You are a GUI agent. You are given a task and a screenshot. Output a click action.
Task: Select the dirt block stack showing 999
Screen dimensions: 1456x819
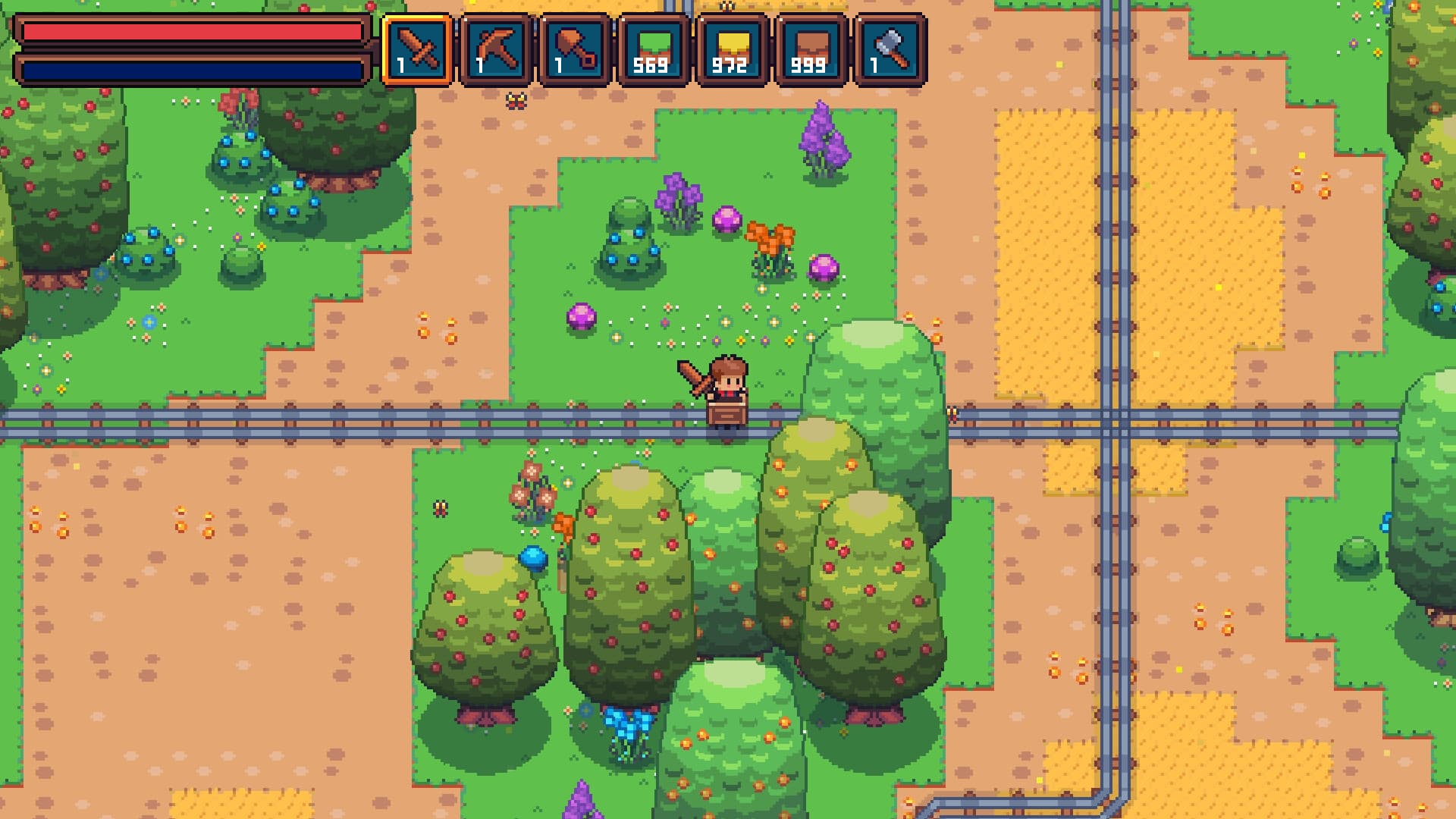pos(812,47)
